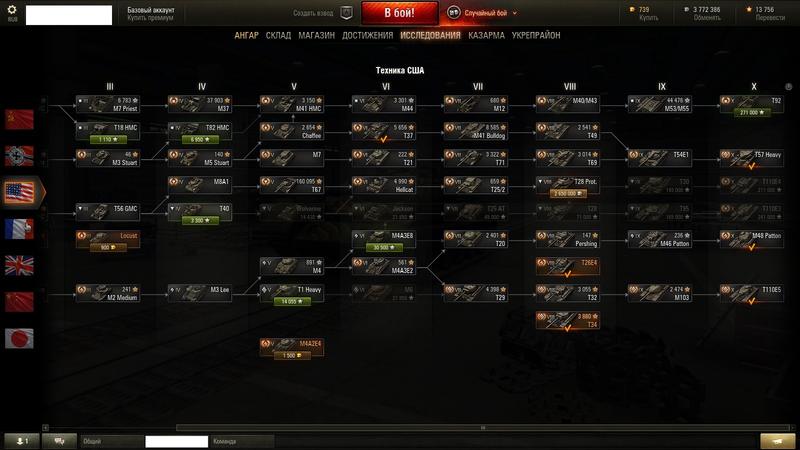Screen dimensions: 800x450
Task: Select the Locust premium tank node
Action: (x=108, y=237)
